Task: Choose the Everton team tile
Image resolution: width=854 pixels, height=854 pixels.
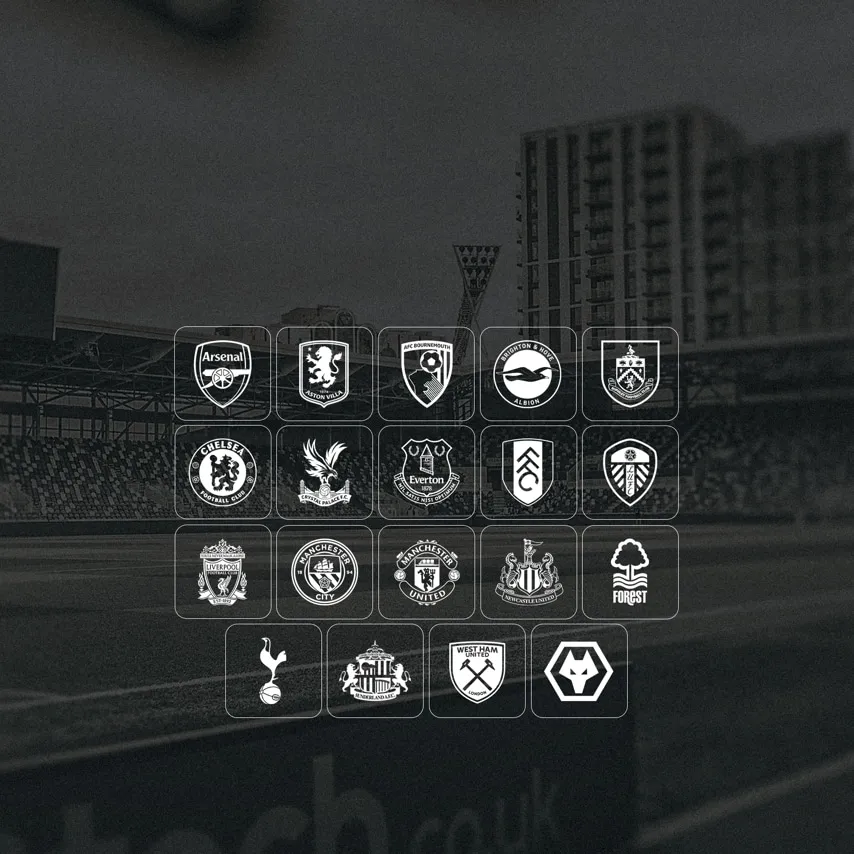Action: tap(426, 473)
